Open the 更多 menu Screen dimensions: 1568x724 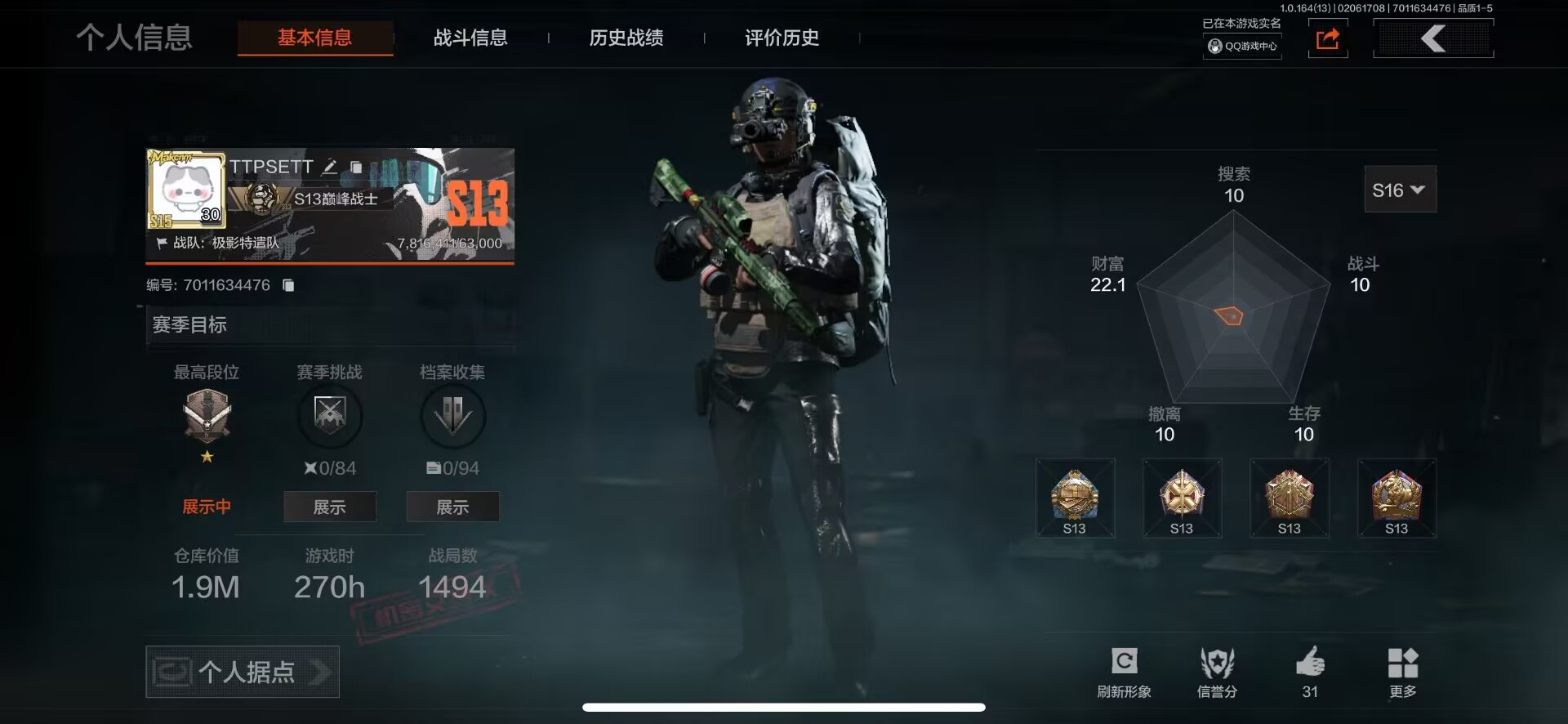(x=1403, y=672)
